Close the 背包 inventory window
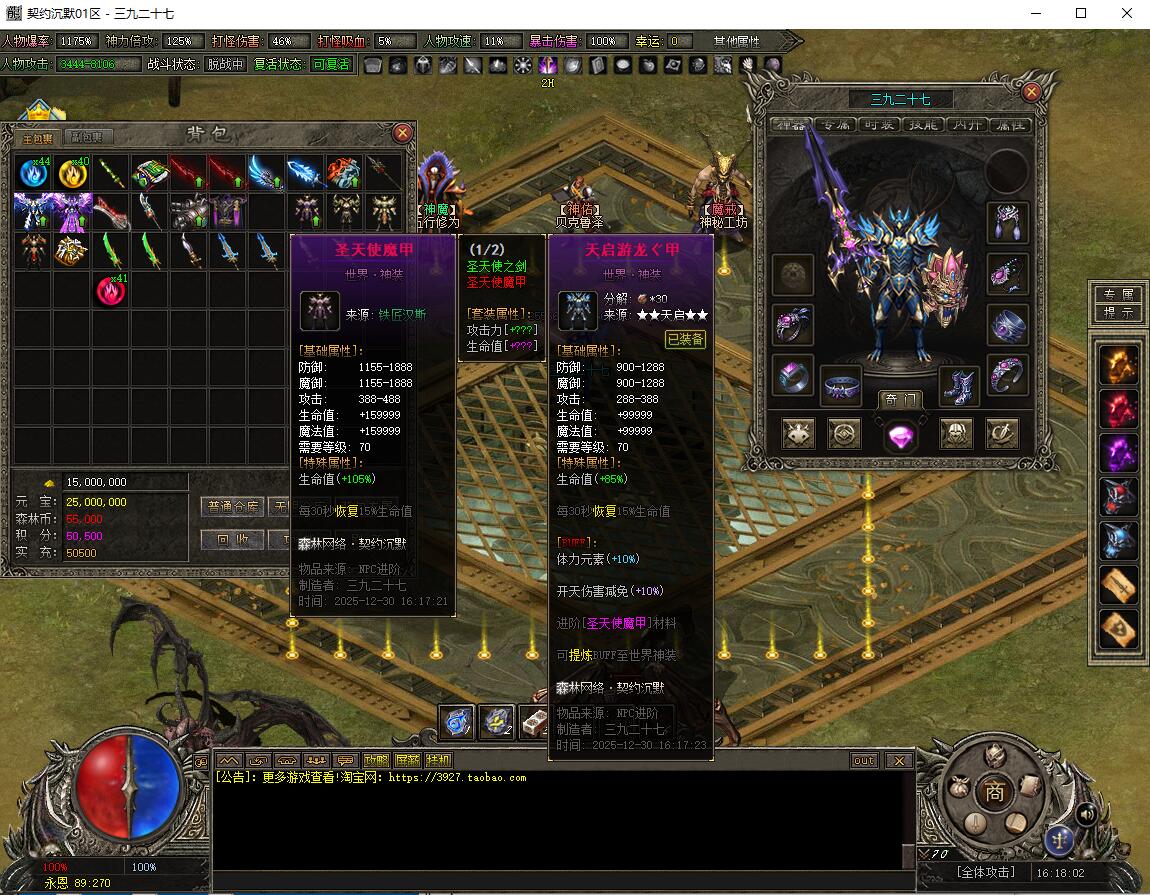1150x895 pixels. 402,132
